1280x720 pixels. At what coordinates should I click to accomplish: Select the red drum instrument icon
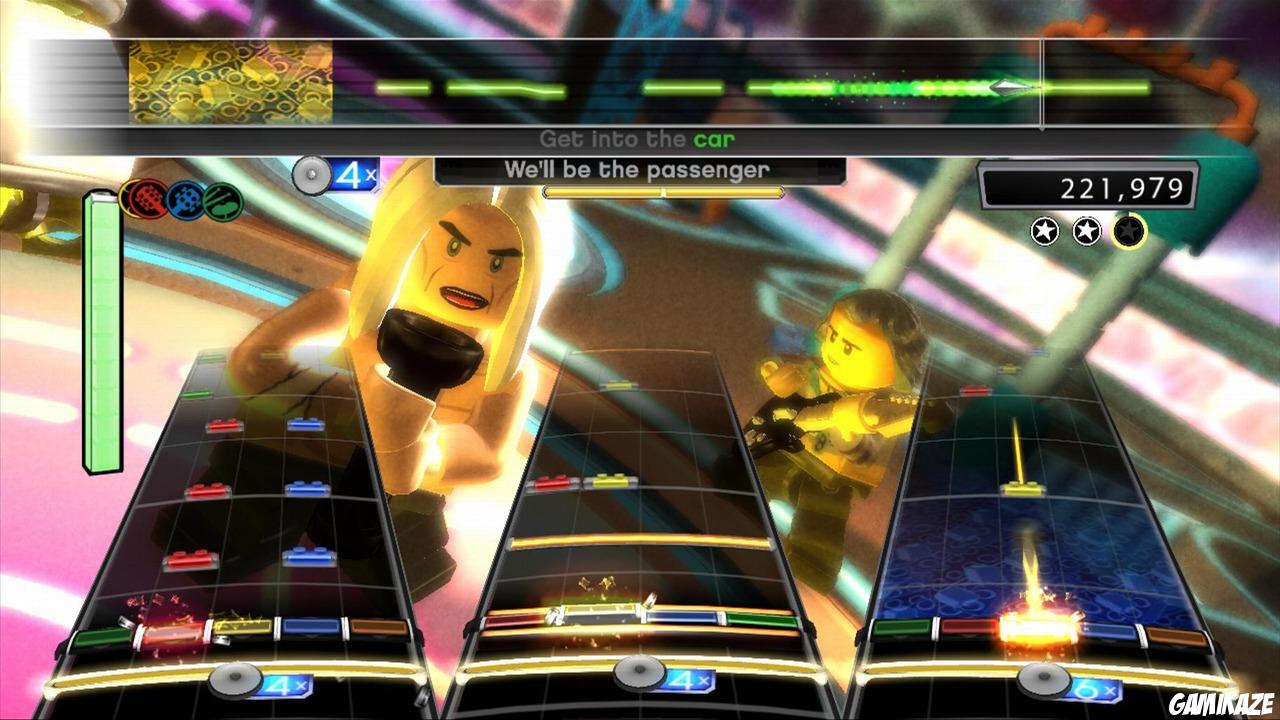pos(148,198)
